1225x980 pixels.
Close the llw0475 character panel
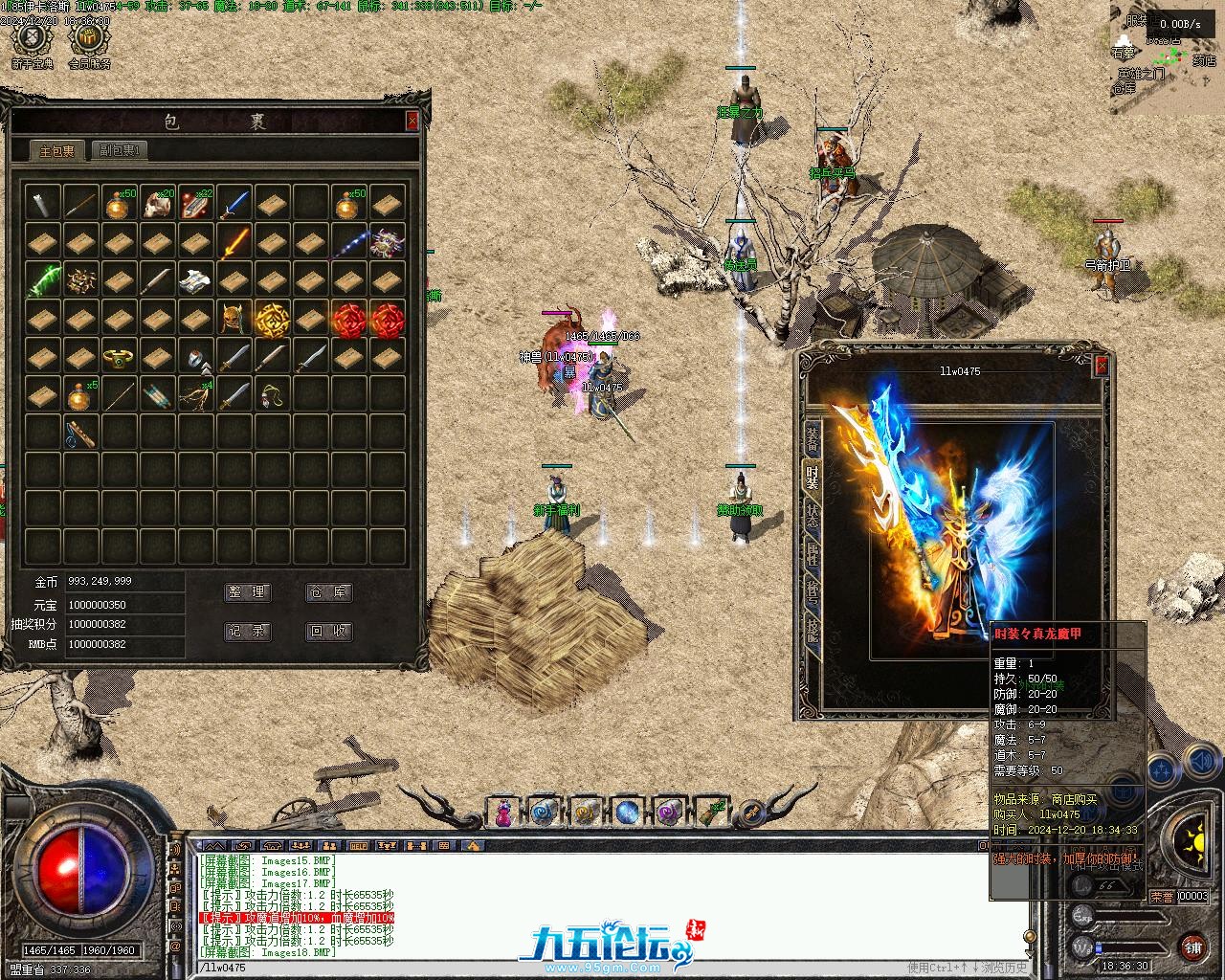tap(1102, 366)
